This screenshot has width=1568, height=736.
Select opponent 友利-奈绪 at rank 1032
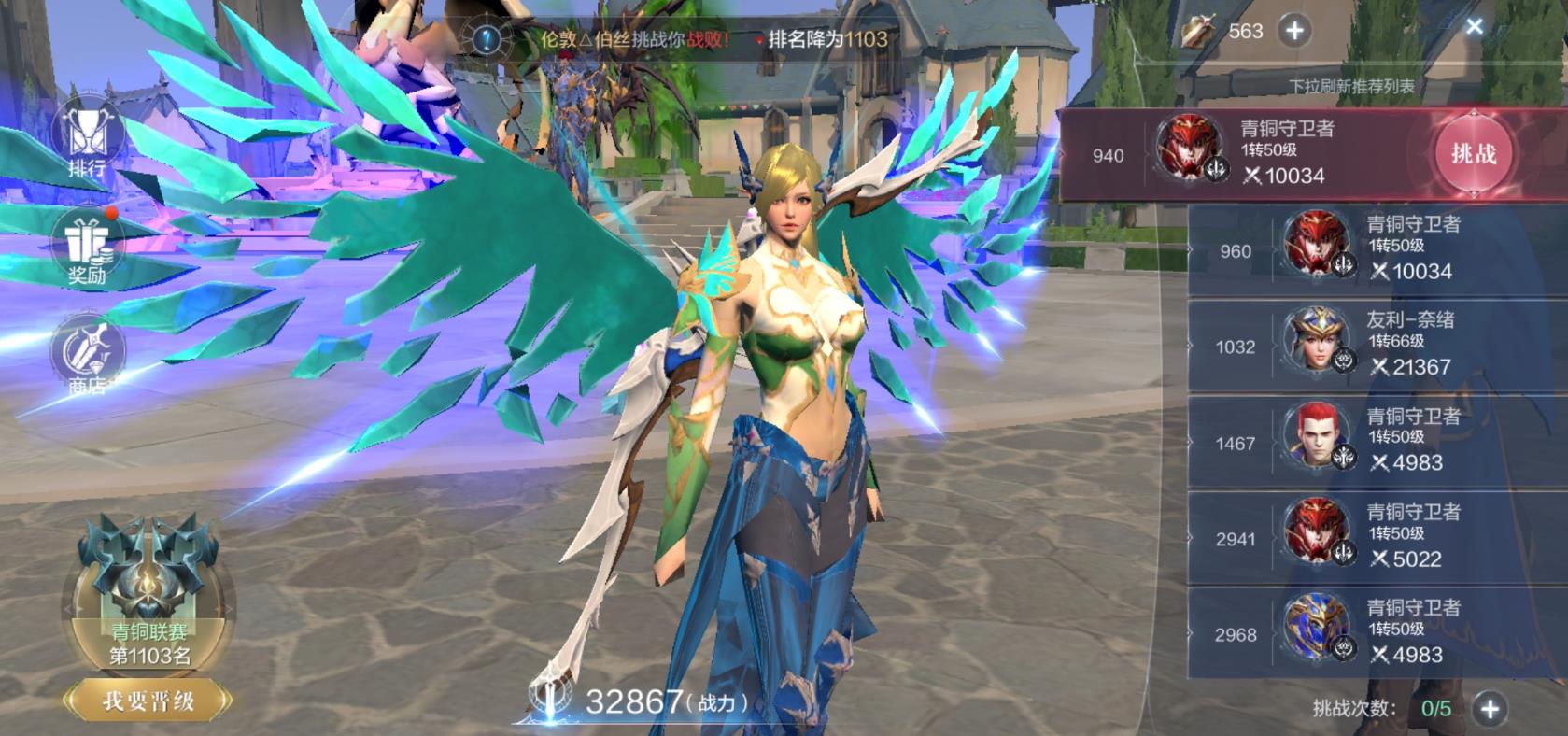coord(1377,346)
